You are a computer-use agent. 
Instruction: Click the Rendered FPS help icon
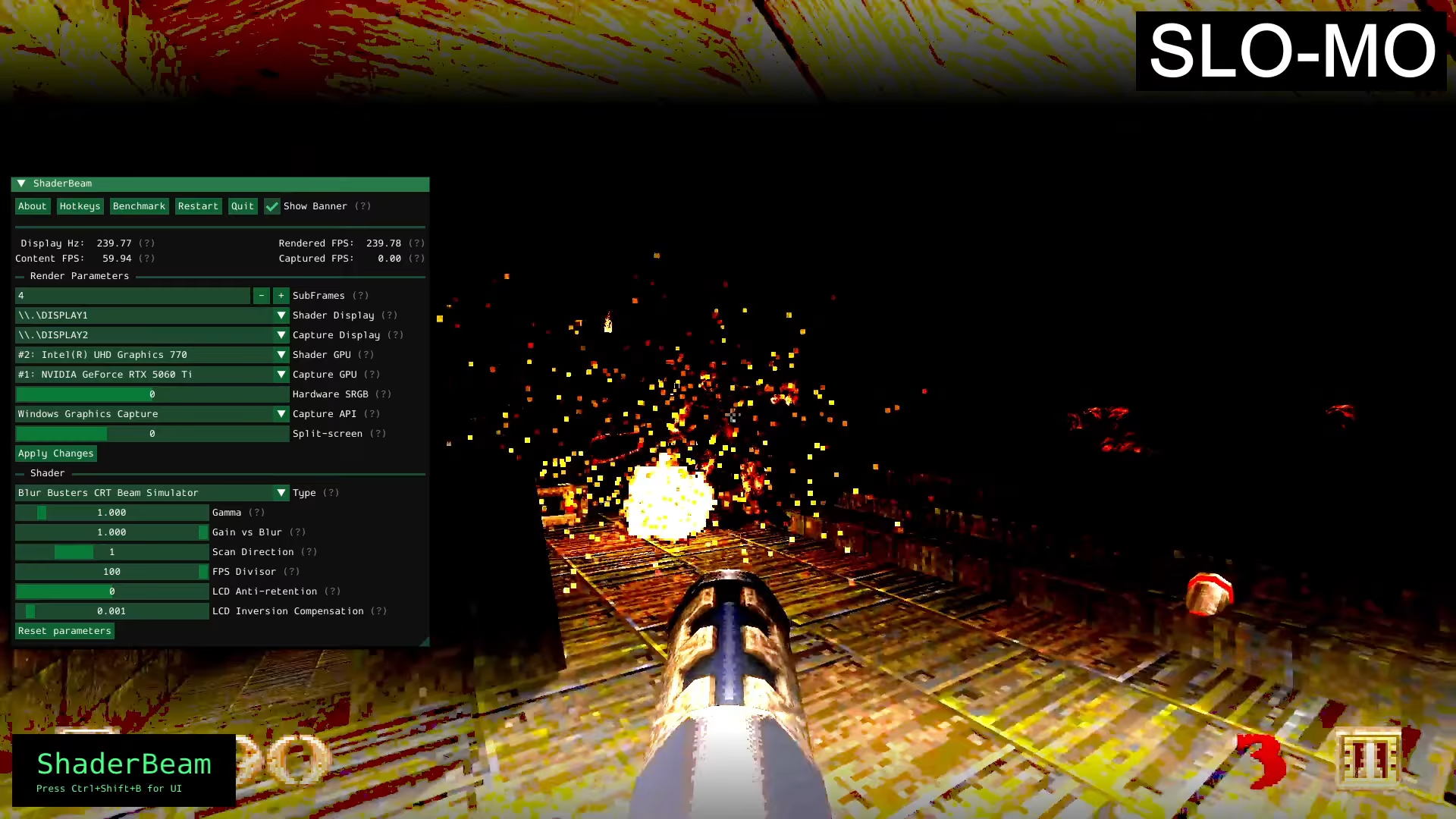click(416, 243)
